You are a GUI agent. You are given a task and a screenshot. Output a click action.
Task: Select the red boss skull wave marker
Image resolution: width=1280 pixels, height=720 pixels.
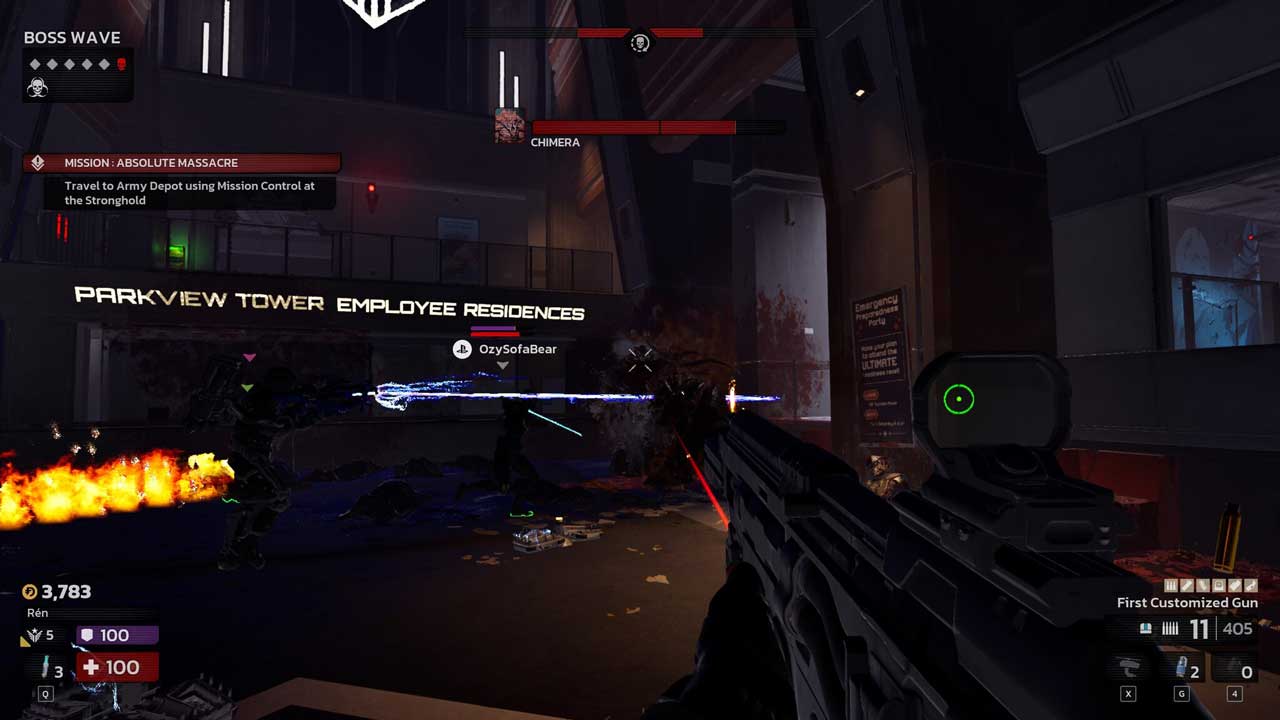coord(121,64)
